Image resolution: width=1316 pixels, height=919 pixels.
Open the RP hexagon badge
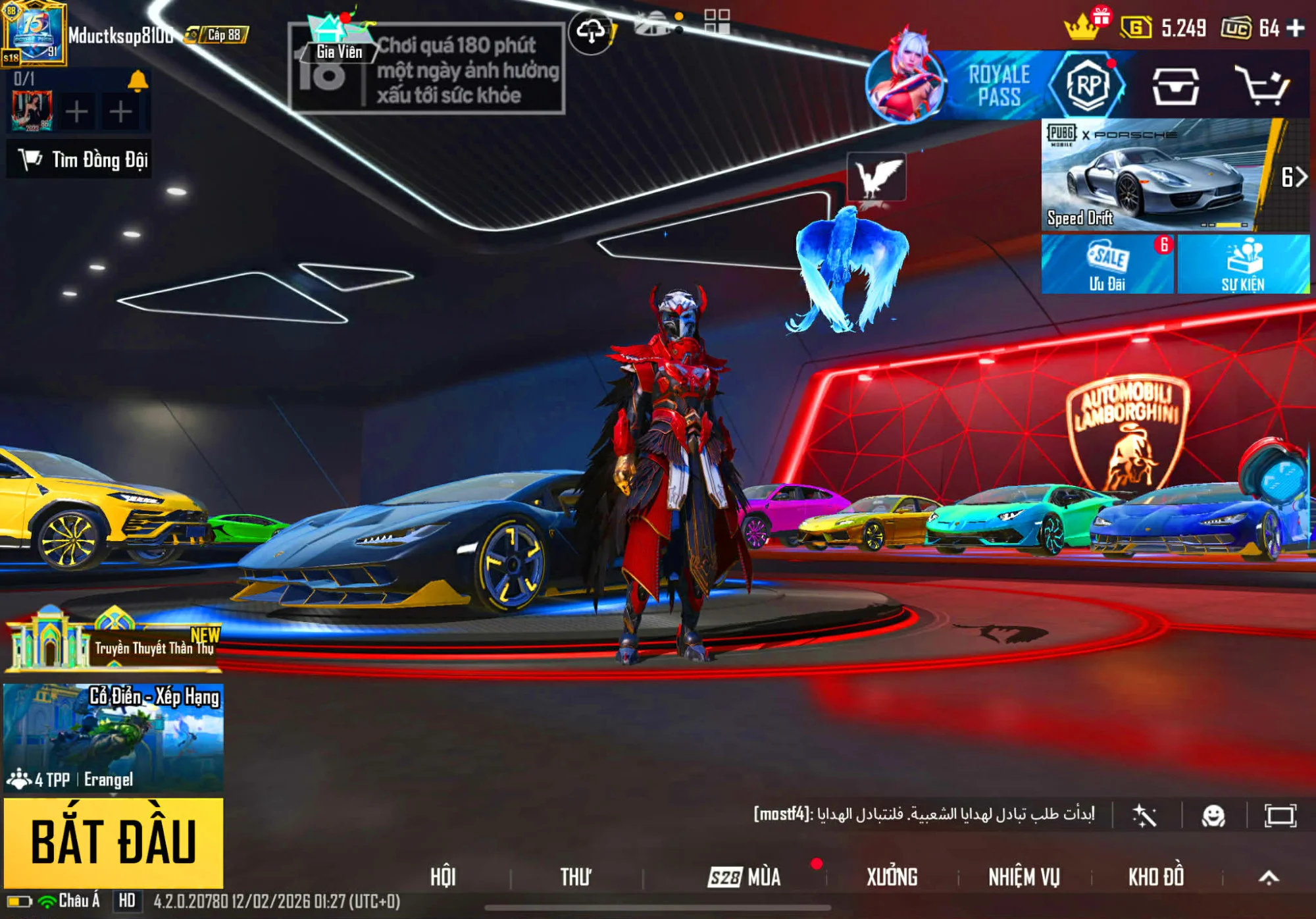pos(1088,86)
